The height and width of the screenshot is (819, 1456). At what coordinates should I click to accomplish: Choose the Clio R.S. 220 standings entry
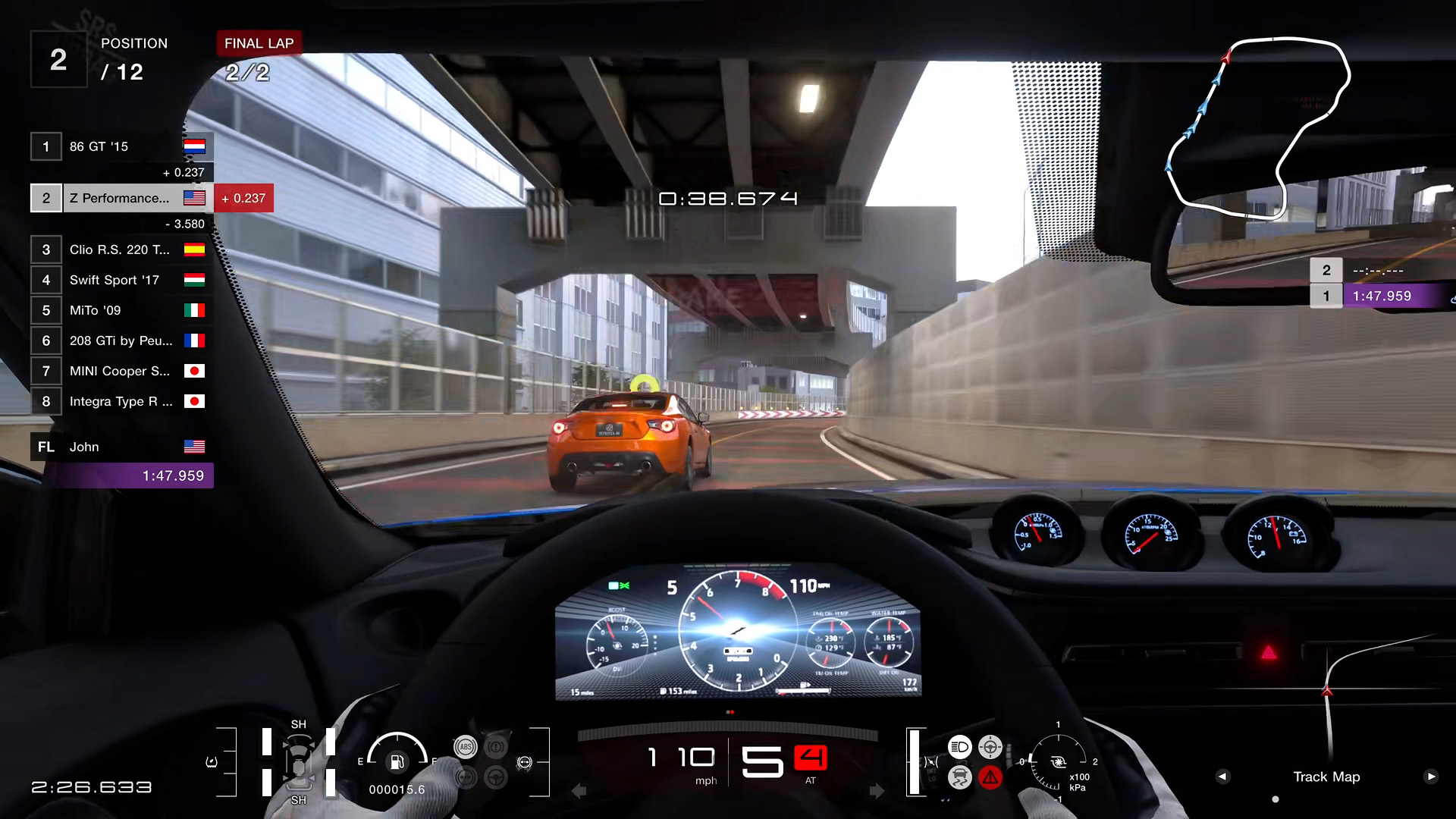[121, 249]
